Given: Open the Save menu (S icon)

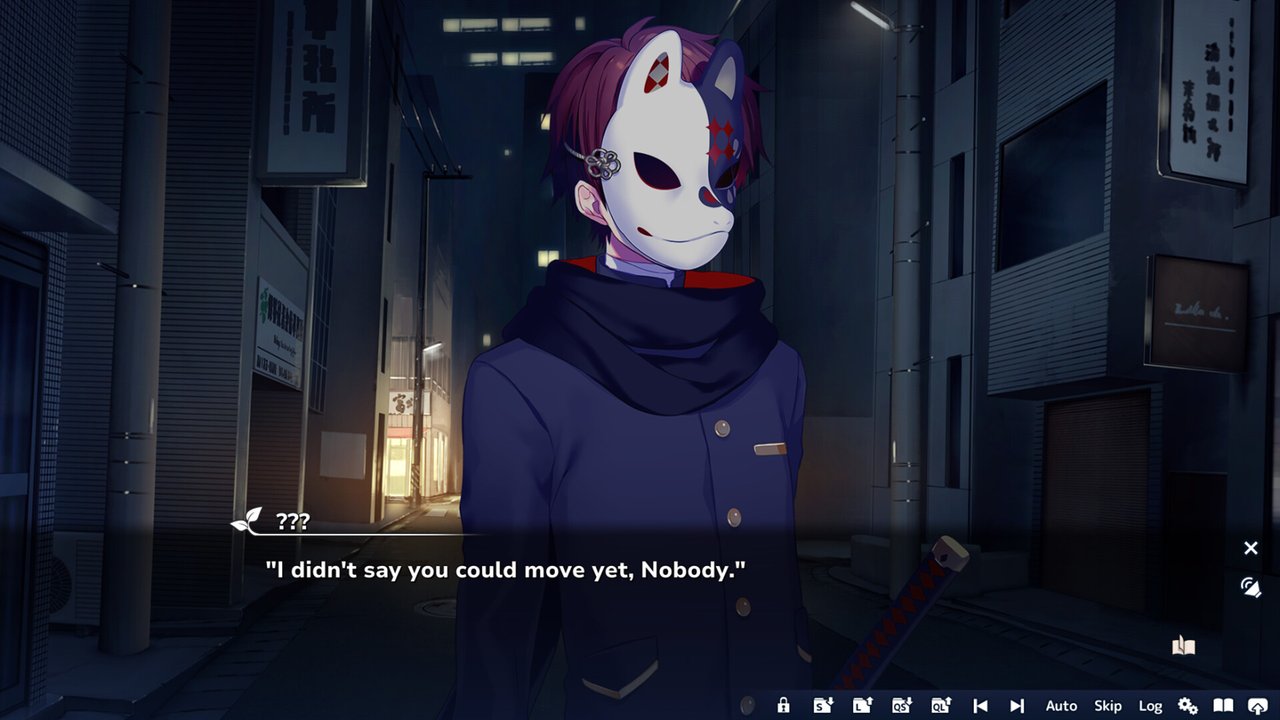Looking at the screenshot, I should pyautogui.click(x=822, y=706).
